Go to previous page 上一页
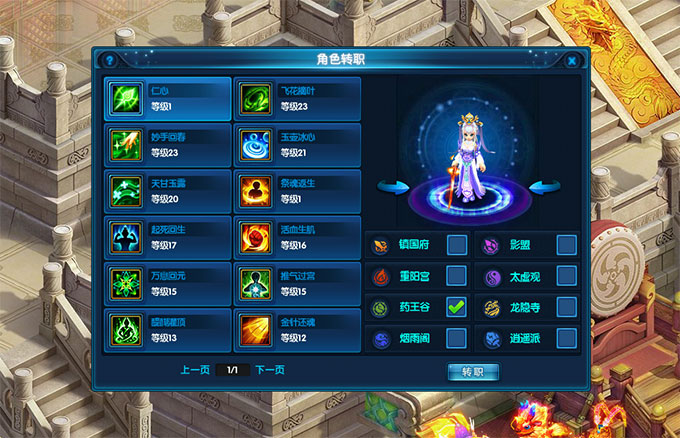The image size is (680, 438). coord(194,370)
